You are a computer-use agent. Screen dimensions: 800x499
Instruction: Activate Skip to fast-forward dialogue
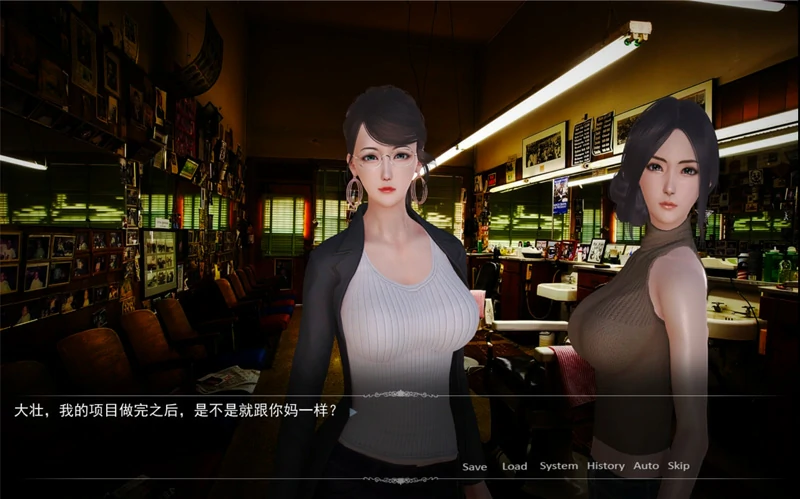click(x=678, y=466)
